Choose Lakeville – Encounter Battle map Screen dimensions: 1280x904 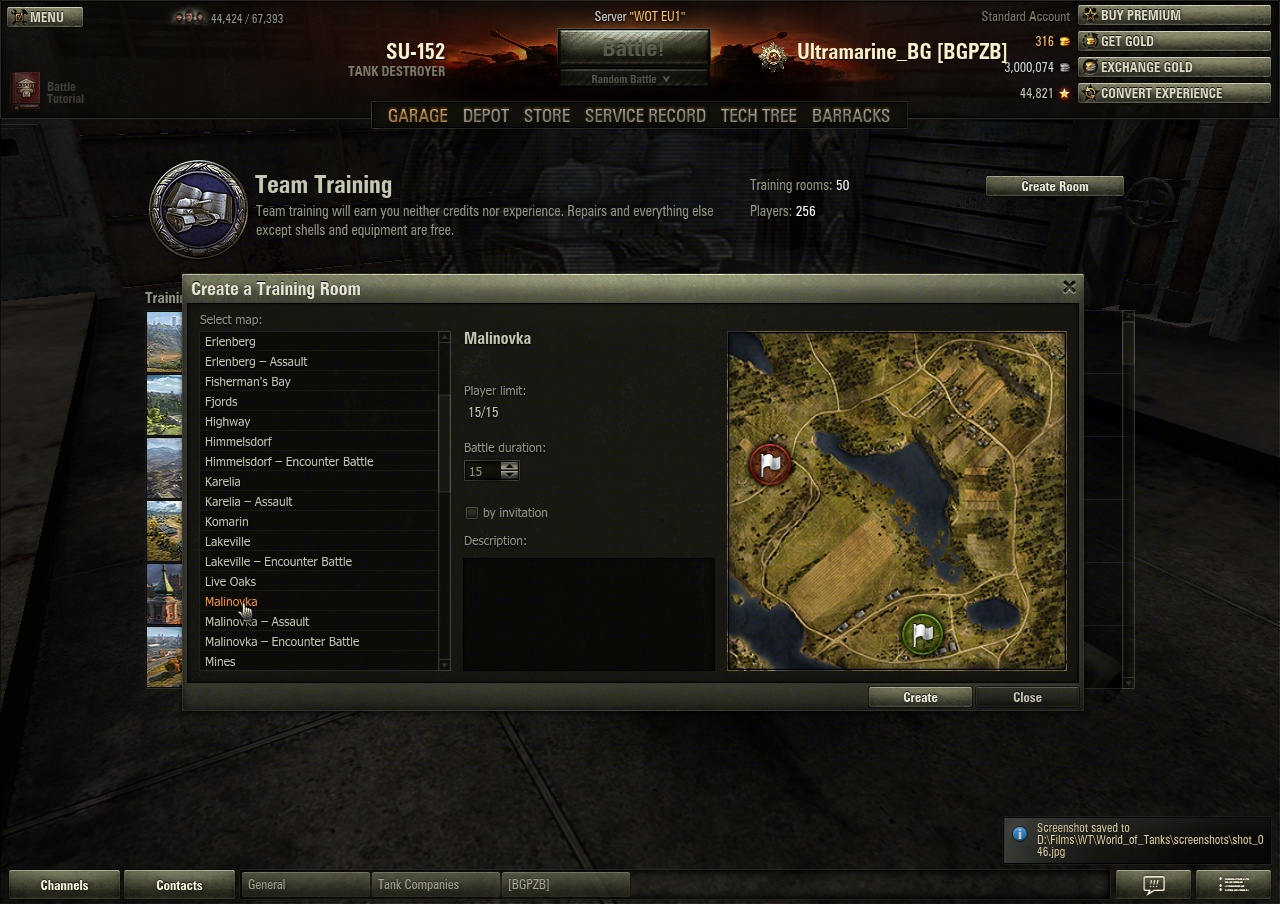[278, 561]
